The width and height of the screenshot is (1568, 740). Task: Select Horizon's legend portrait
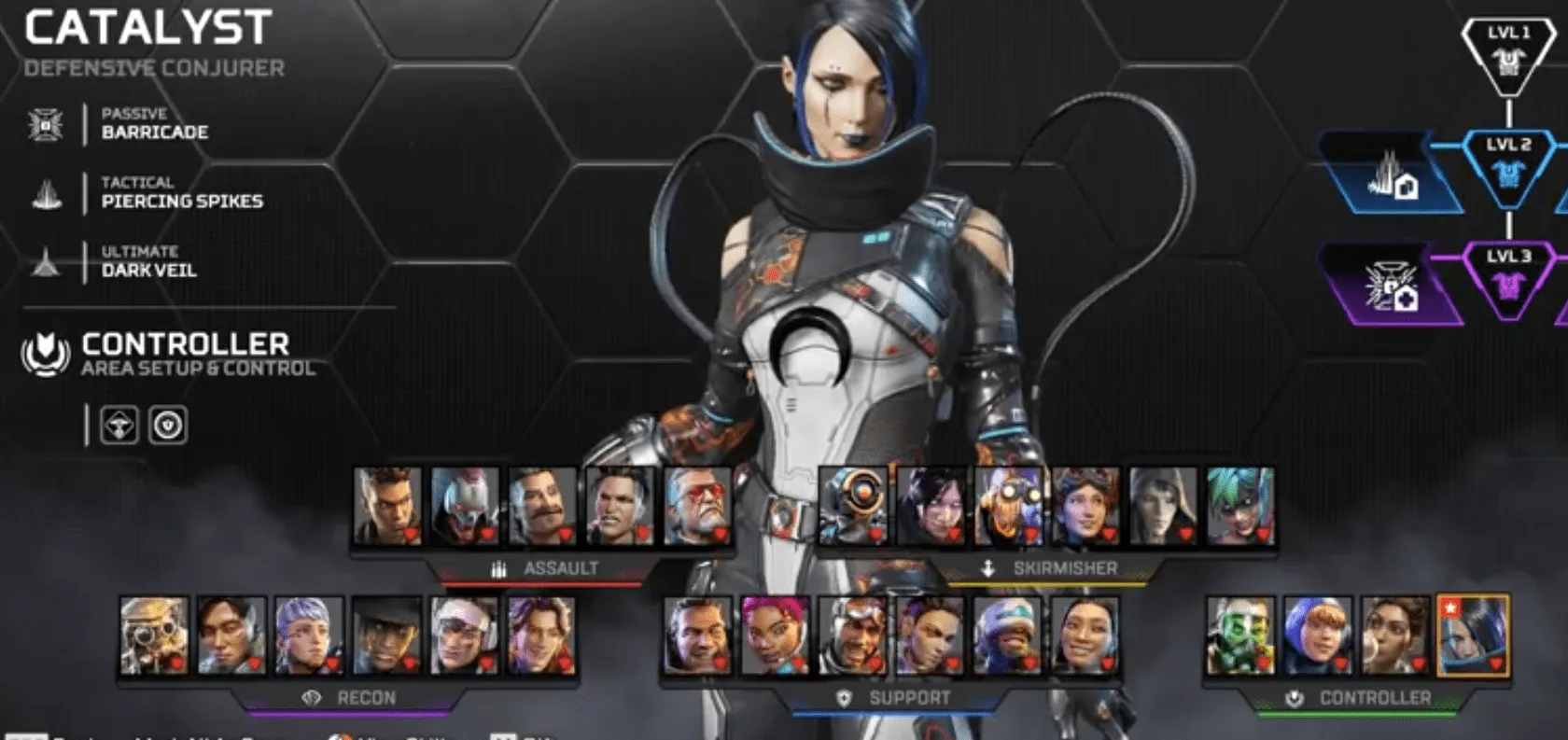(x=1085, y=506)
